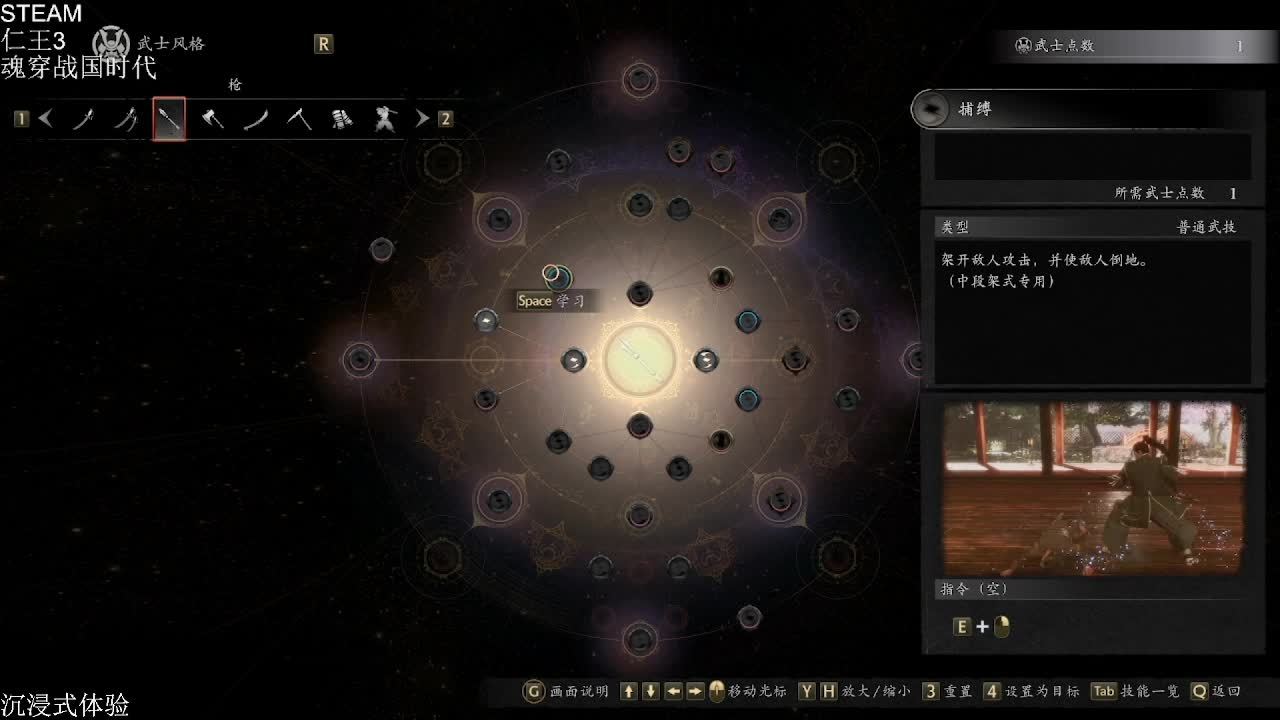The height and width of the screenshot is (720, 1280).
Task: Click the left arrow of the weapon tabs
Action: 46,119
